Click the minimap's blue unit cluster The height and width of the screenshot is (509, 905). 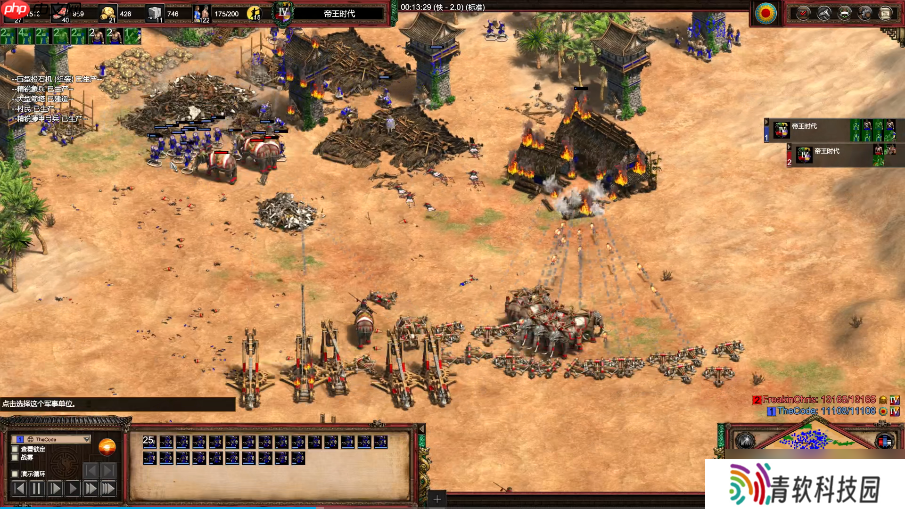pos(810,438)
